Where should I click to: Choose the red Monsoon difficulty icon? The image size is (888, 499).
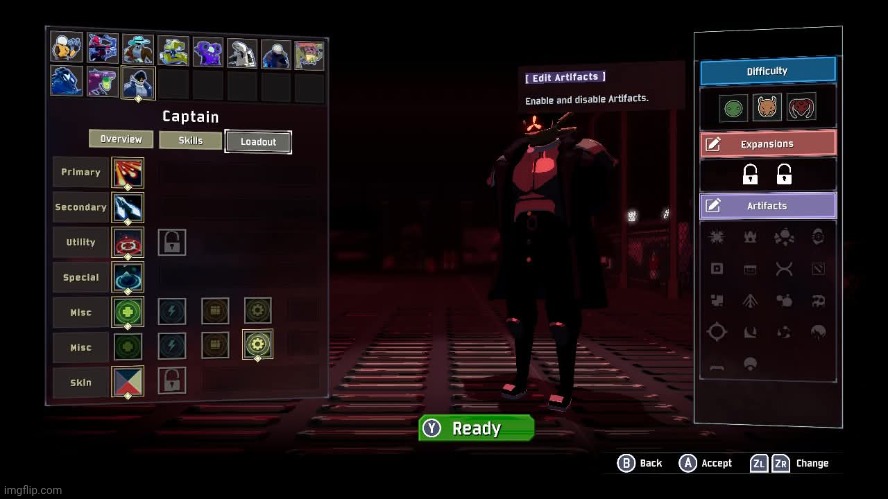tap(801, 106)
